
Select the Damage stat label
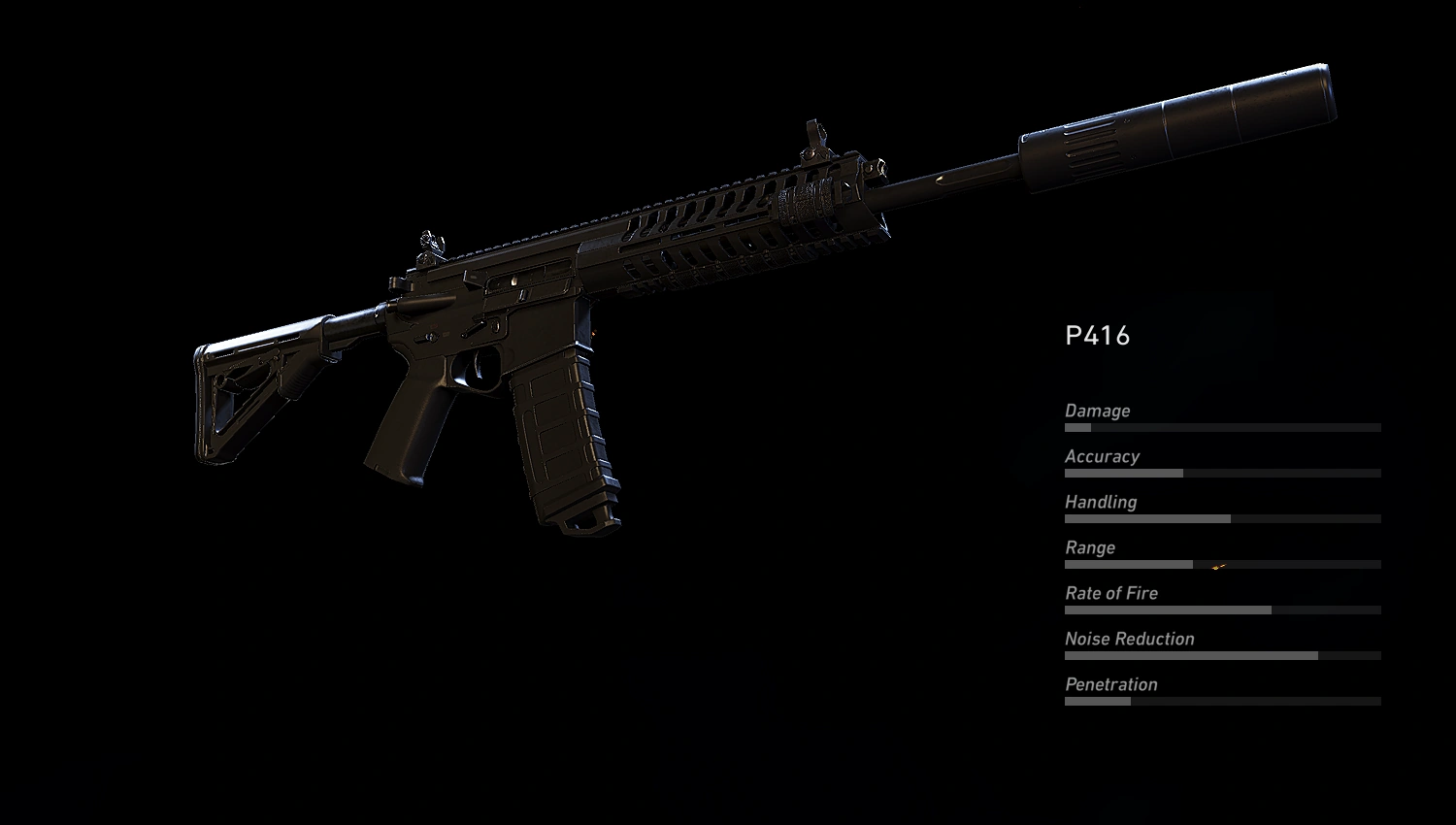coord(1098,411)
